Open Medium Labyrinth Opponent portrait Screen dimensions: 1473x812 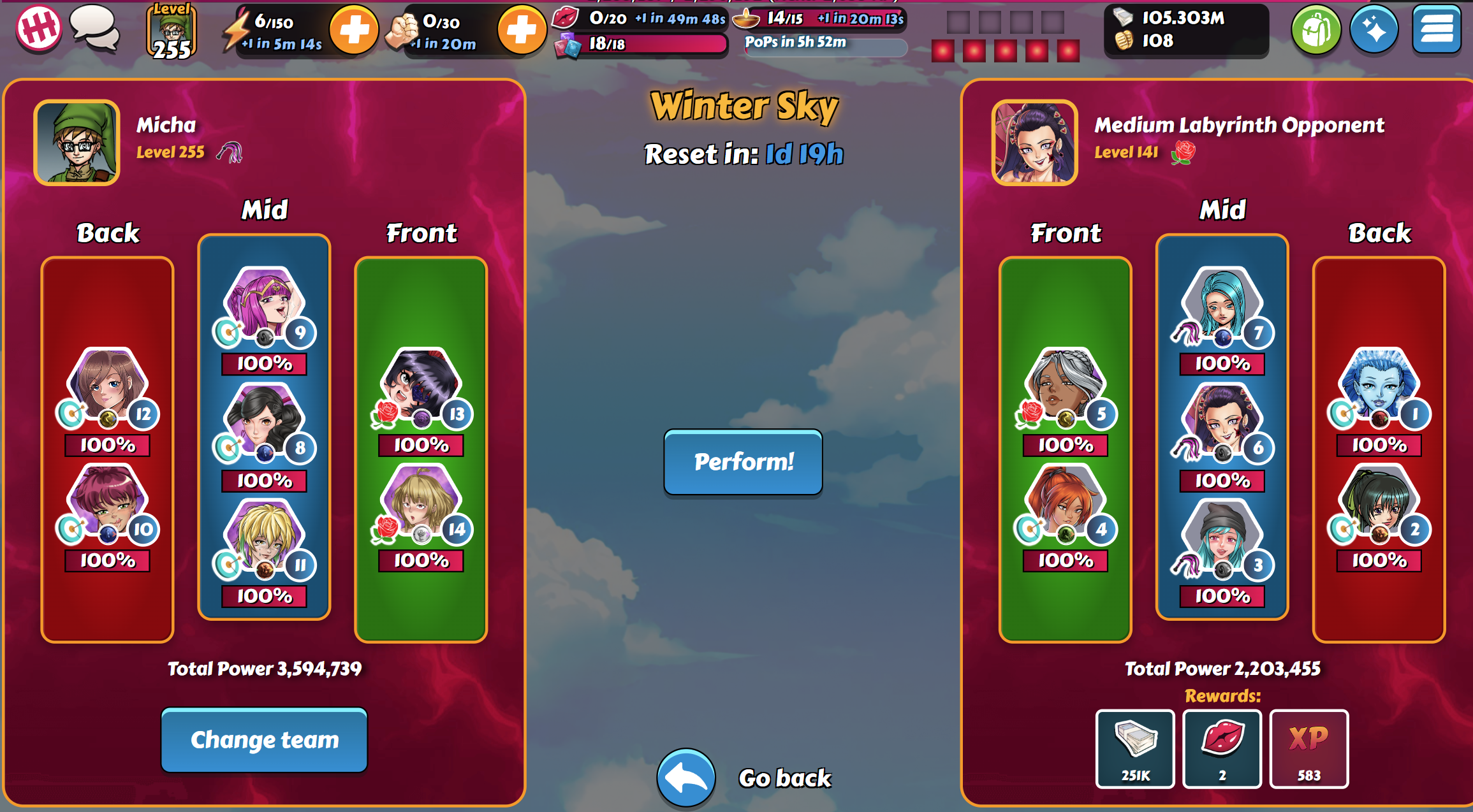pos(1034,143)
